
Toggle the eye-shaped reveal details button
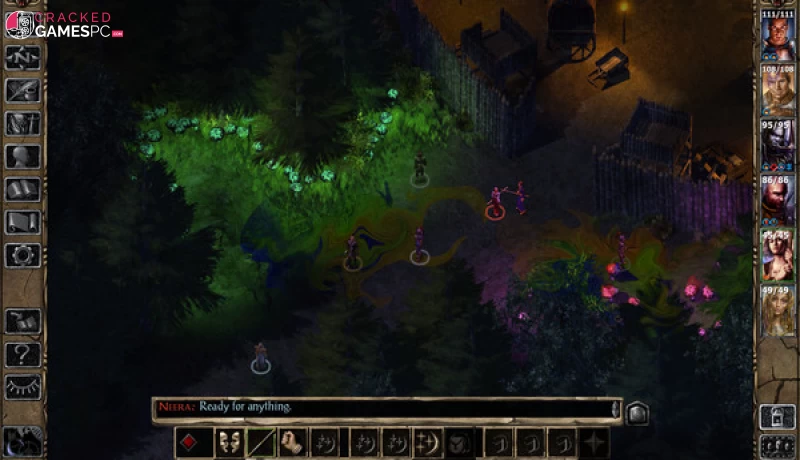tap(22, 386)
